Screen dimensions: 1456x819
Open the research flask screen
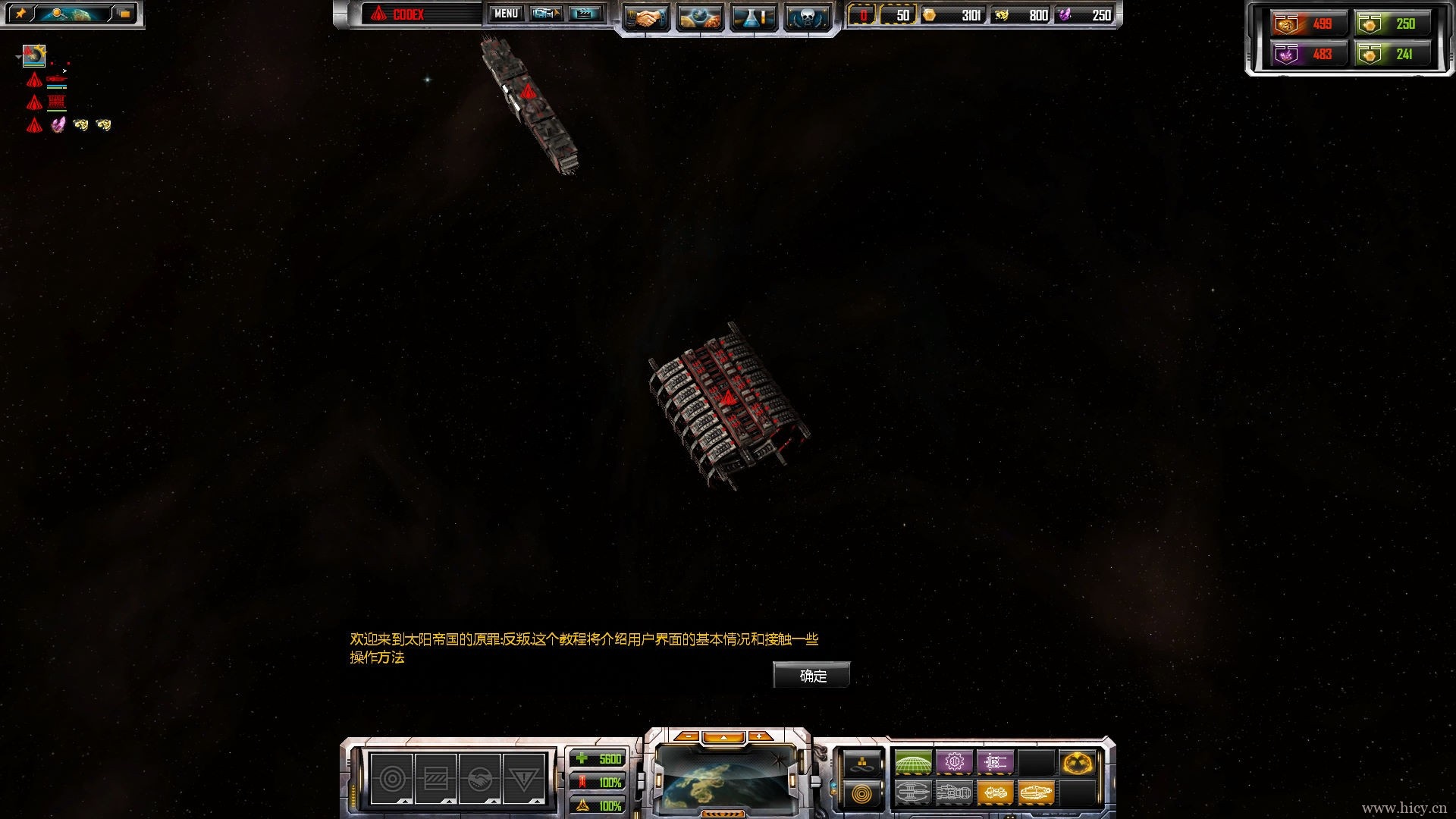753,18
